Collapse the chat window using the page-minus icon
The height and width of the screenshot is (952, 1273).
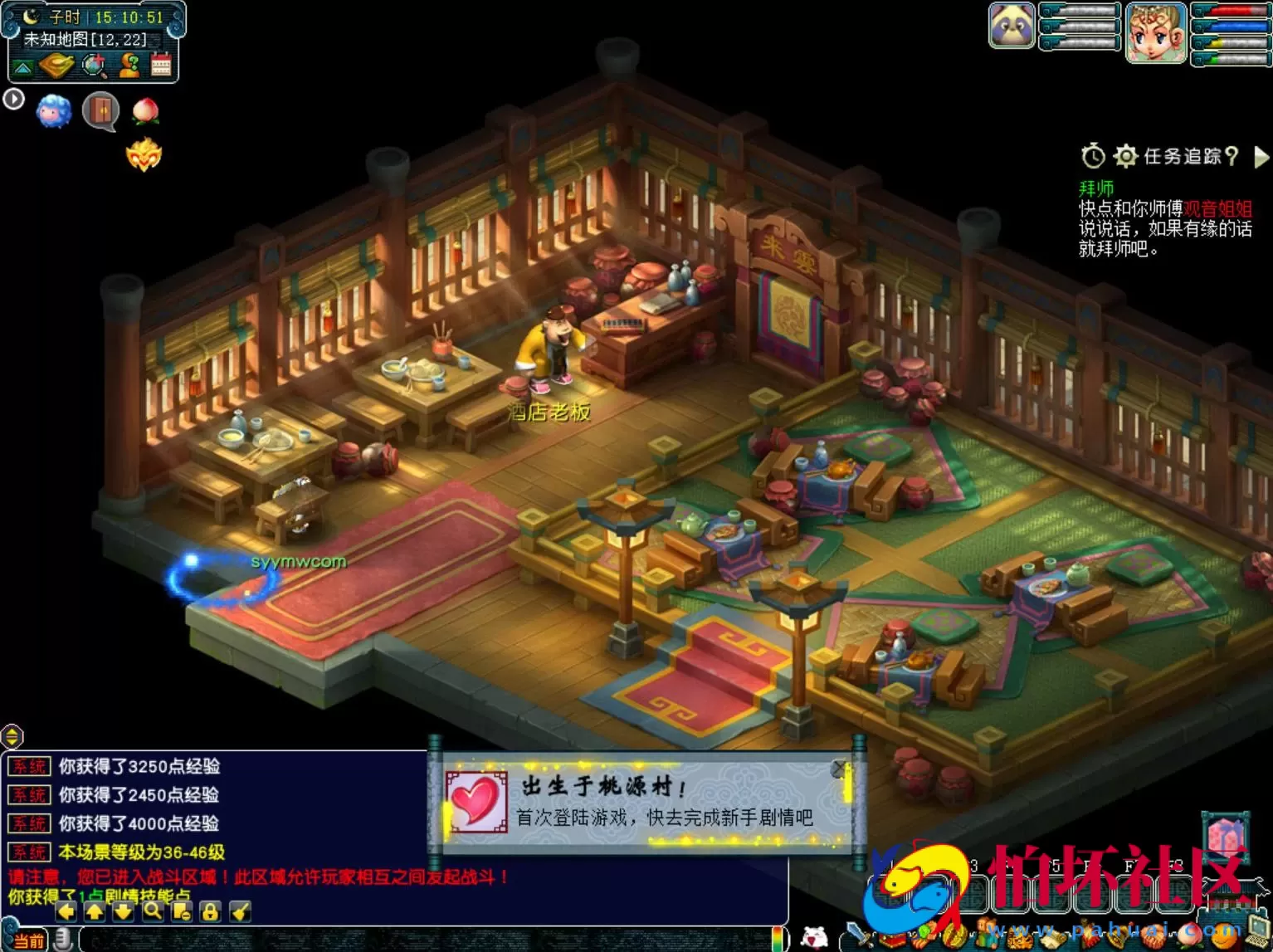179,911
